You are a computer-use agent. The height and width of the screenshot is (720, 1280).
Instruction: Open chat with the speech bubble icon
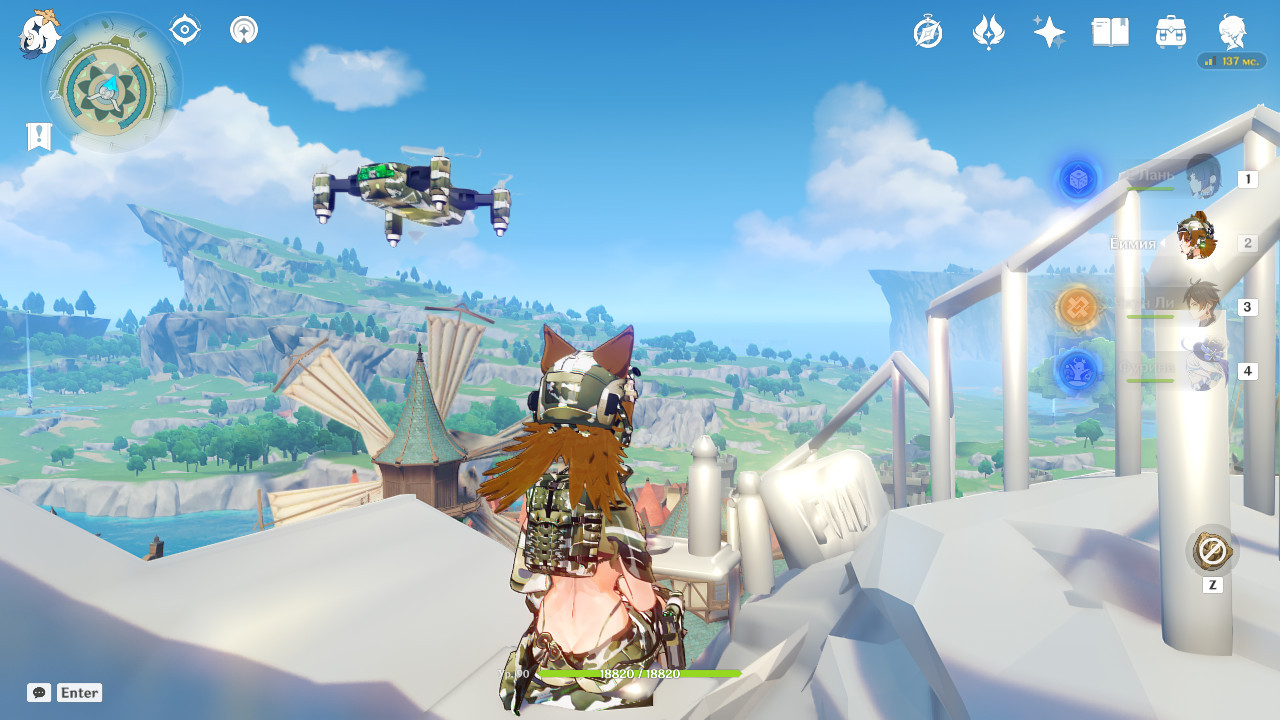click(x=38, y=692)
